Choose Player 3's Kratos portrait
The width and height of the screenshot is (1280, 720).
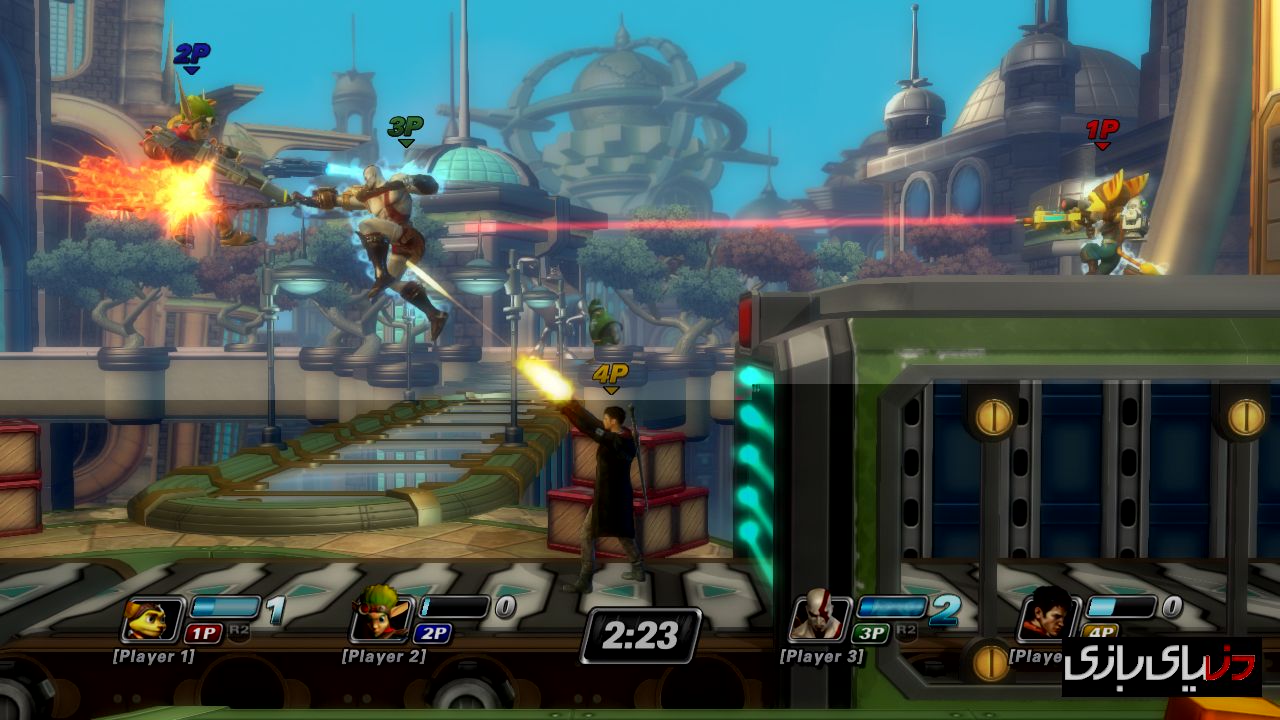pos(819,619)
